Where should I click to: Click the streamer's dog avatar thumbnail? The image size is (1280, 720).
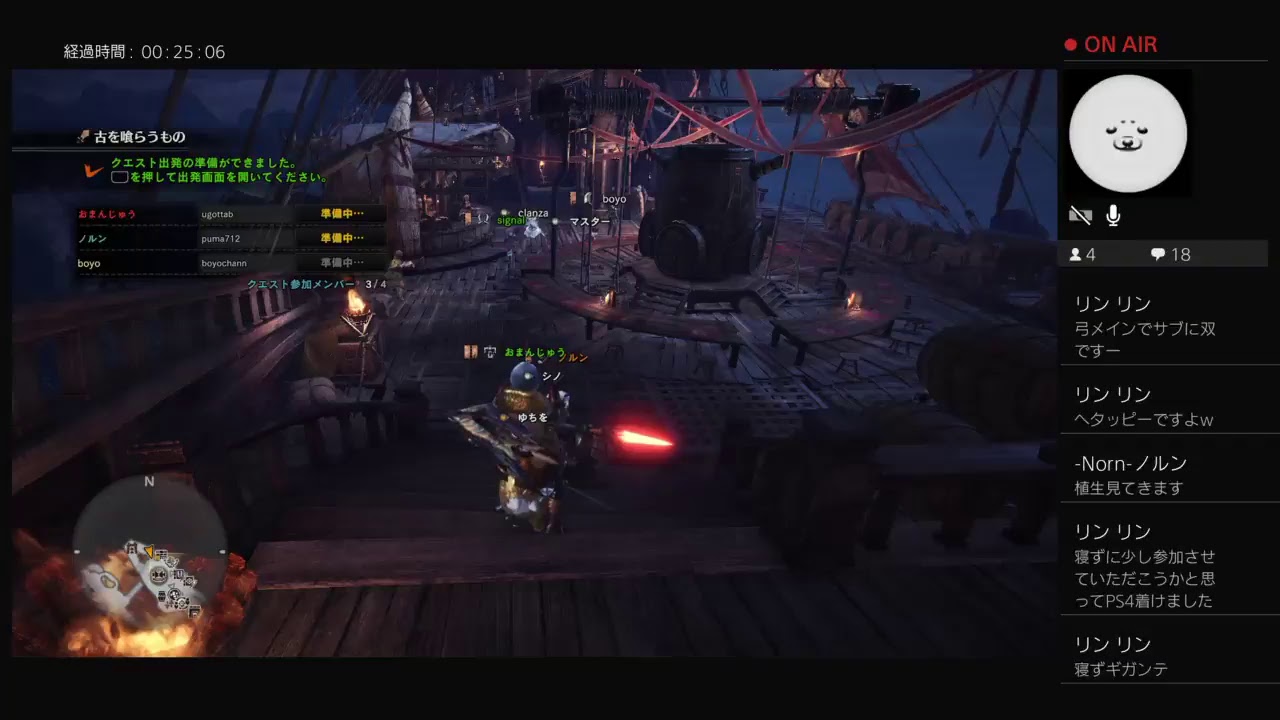[x=1128, y=133]
